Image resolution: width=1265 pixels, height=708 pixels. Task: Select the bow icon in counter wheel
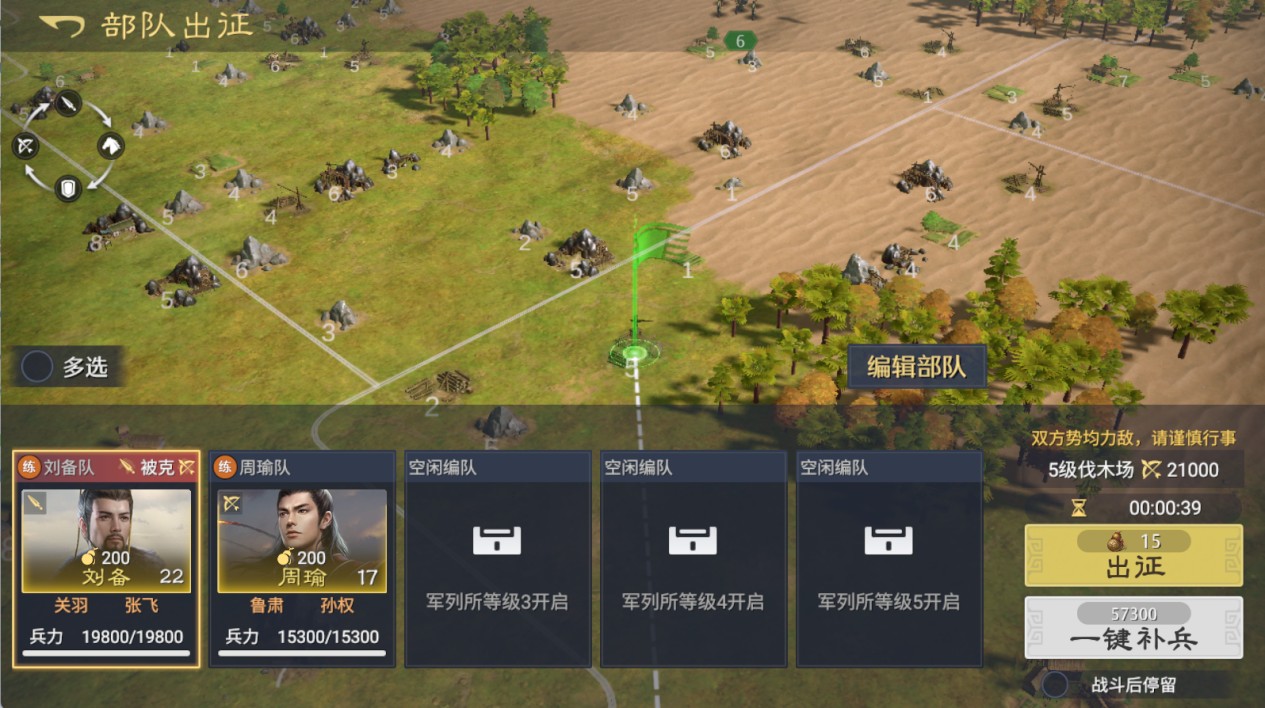coord(26,147)
